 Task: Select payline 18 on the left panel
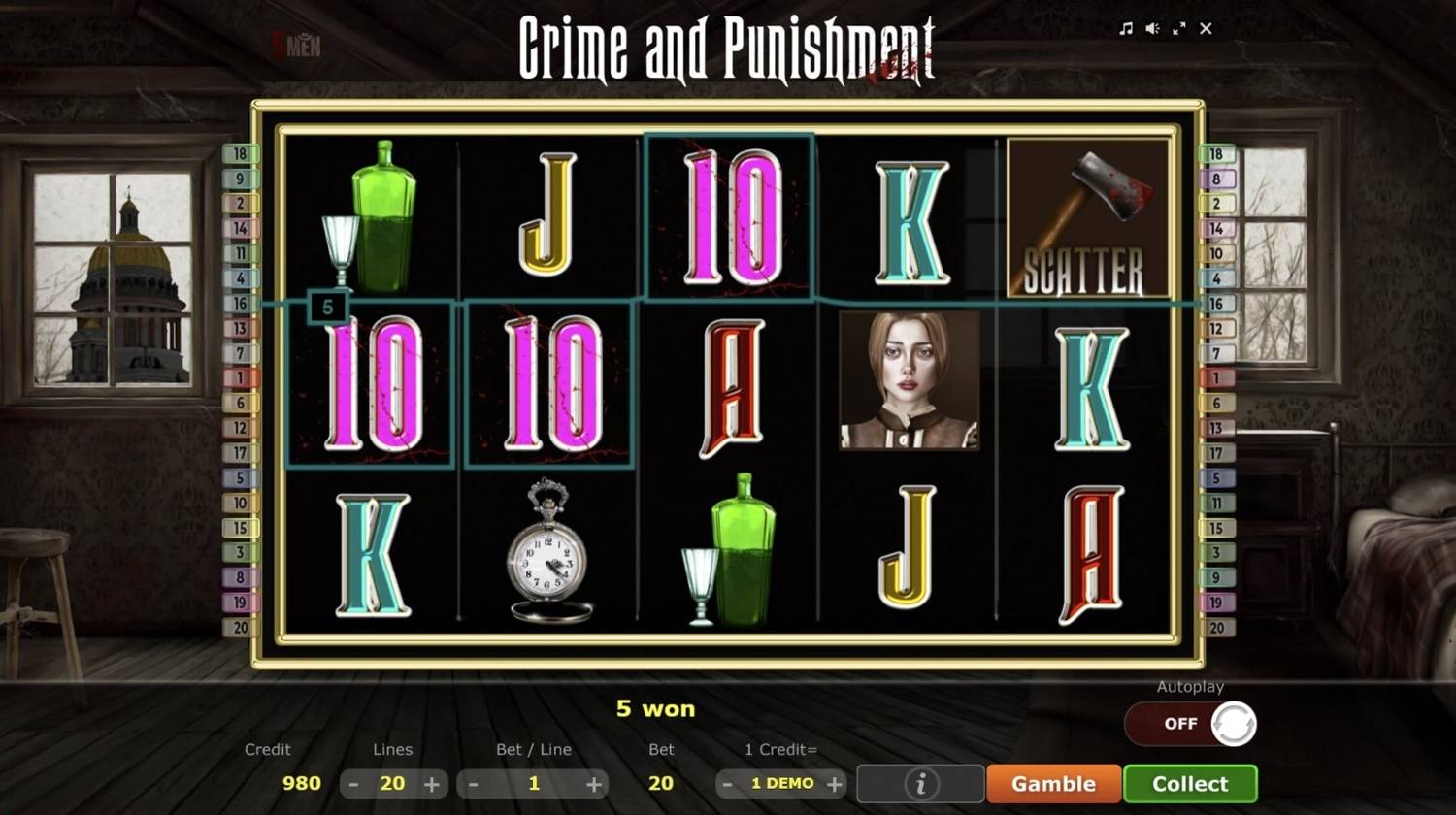click(x=241, y=153)
